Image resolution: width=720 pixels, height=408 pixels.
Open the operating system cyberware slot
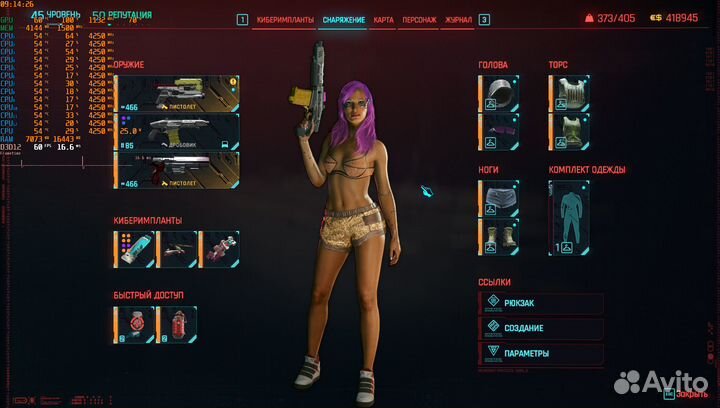[135, 248]
